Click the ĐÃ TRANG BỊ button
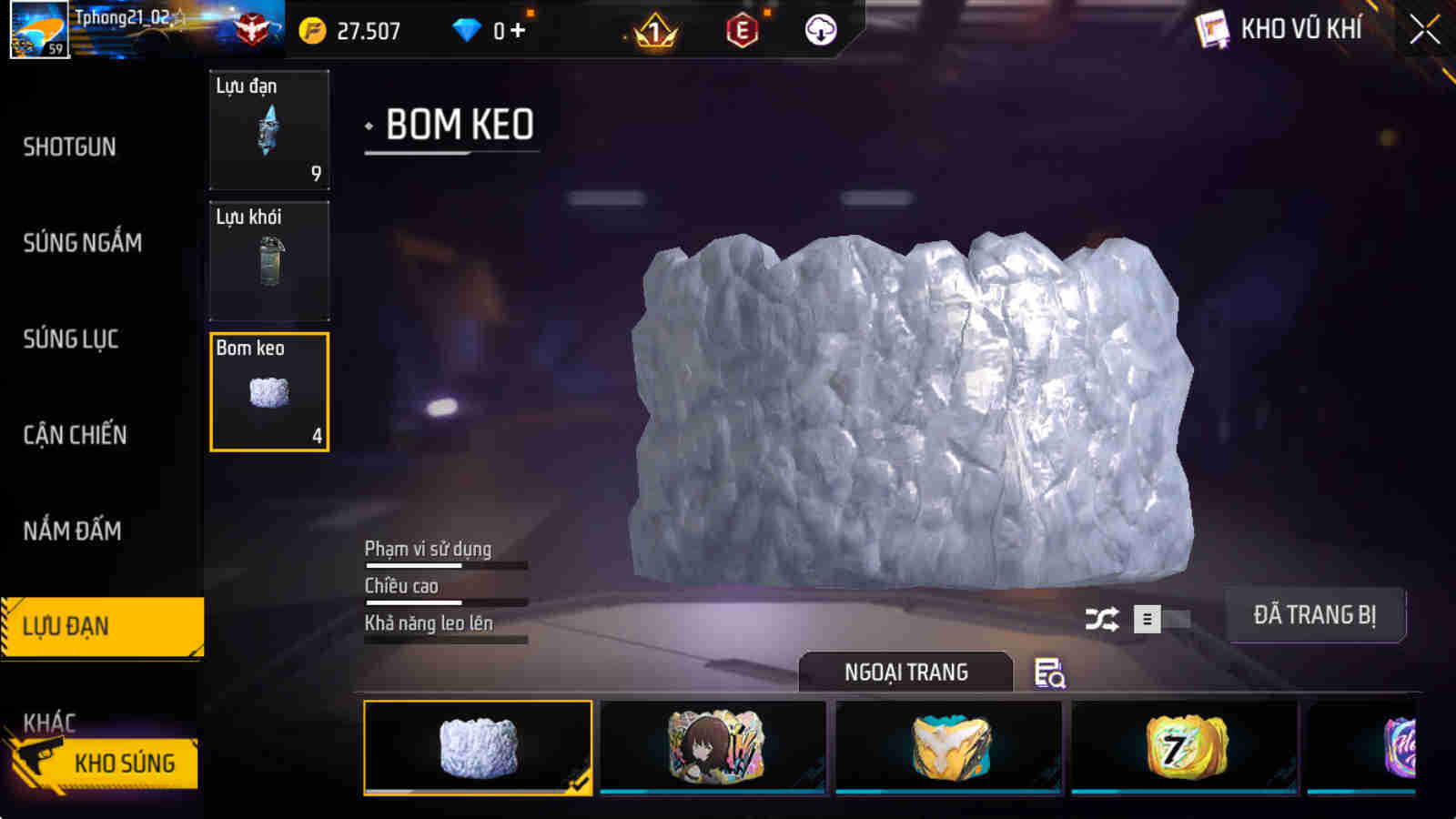The height and width of the screenshot is (819, 1456). click(1317, 615)
